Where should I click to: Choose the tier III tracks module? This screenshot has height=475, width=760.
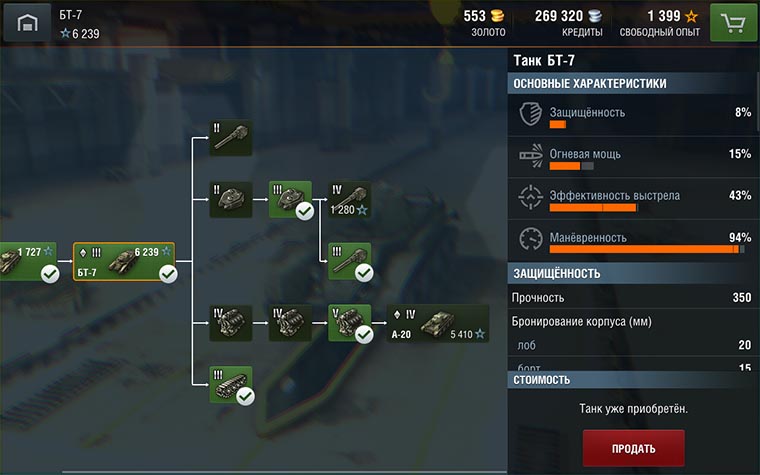tap(230, 385)
